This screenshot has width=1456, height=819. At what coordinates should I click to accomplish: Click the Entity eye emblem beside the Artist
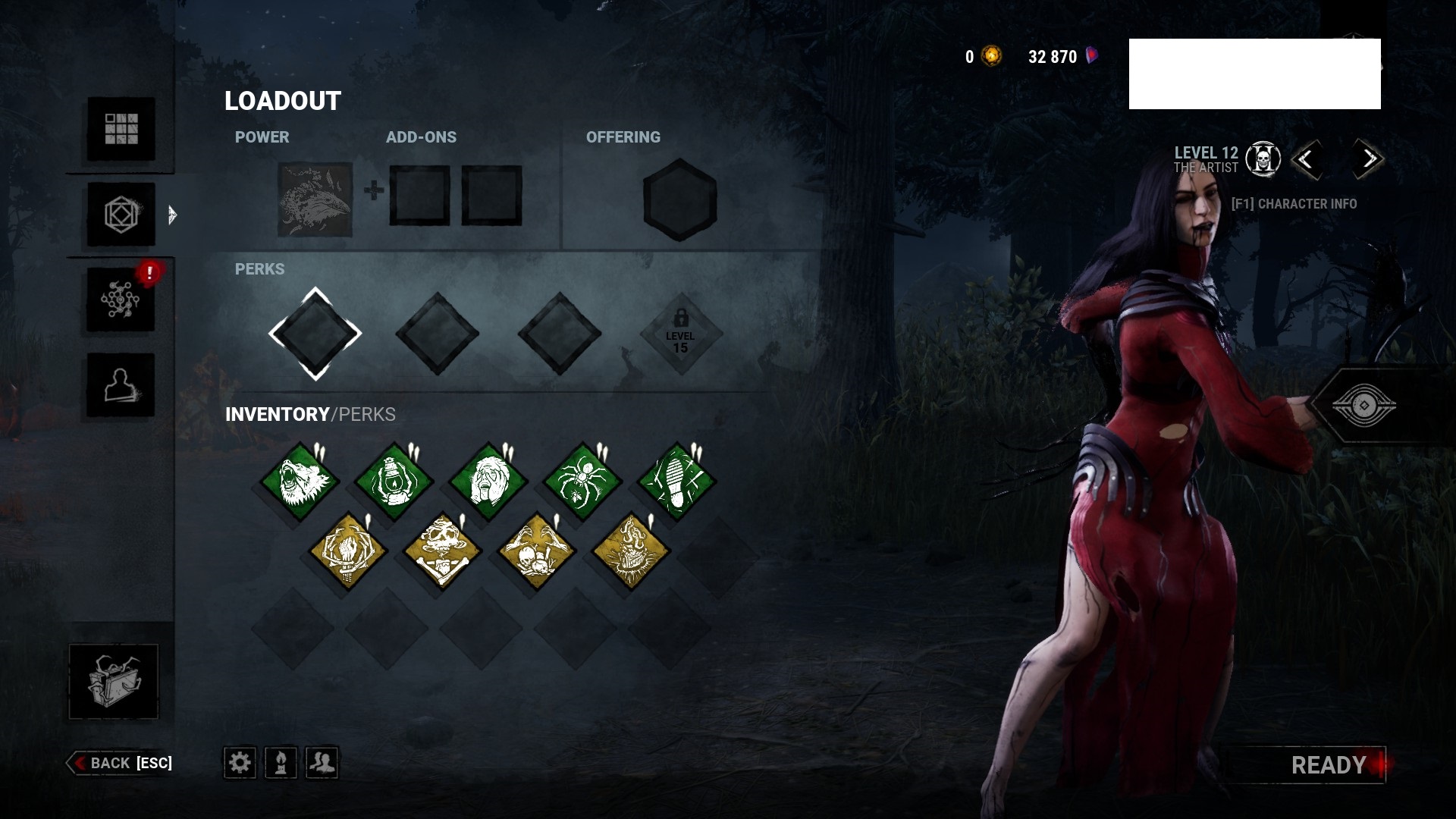pos(1363,406)
